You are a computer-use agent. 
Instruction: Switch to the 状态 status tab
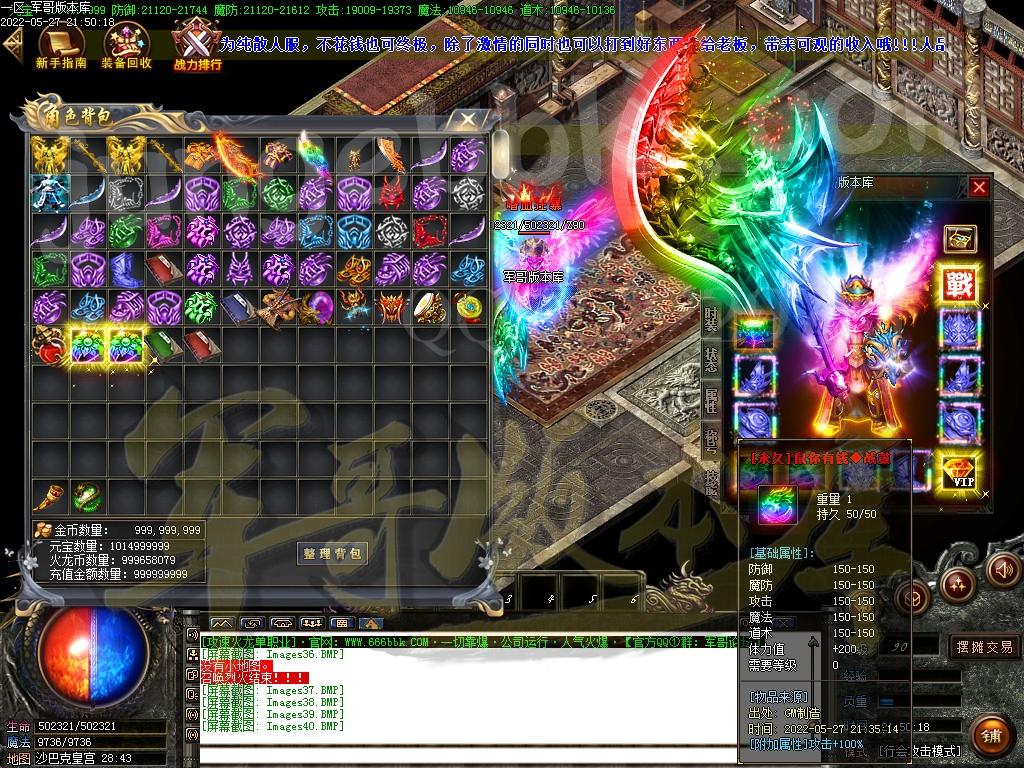(710, 361)
